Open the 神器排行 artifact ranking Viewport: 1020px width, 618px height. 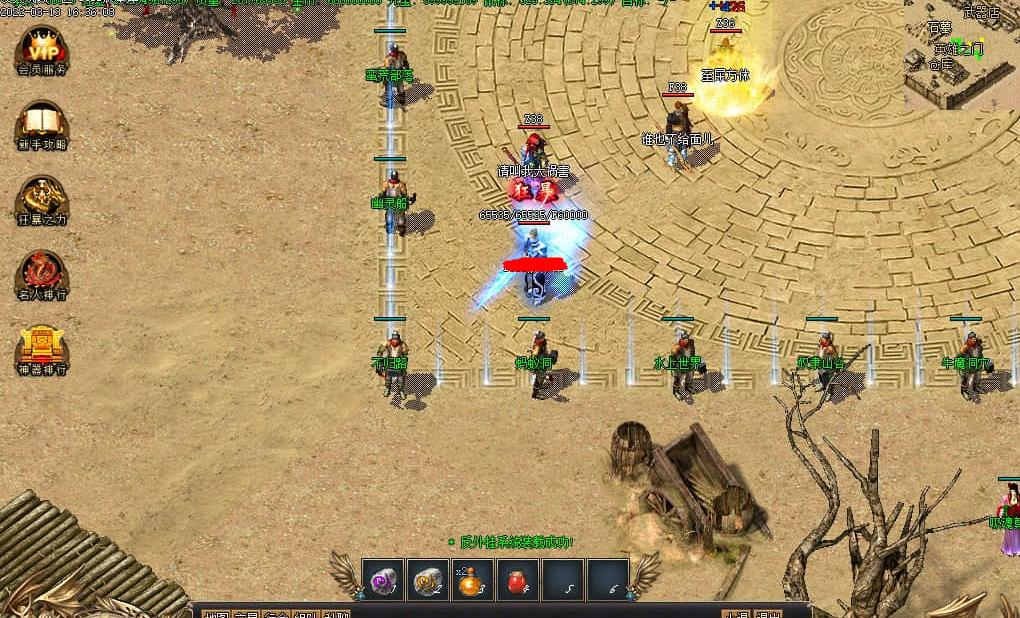click(42, 347)
